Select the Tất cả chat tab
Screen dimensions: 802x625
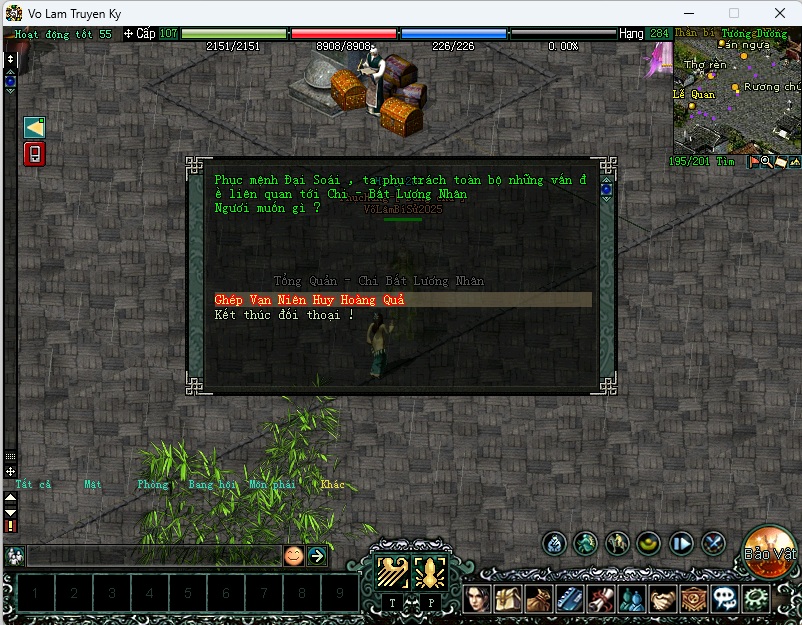click(33, 485)
